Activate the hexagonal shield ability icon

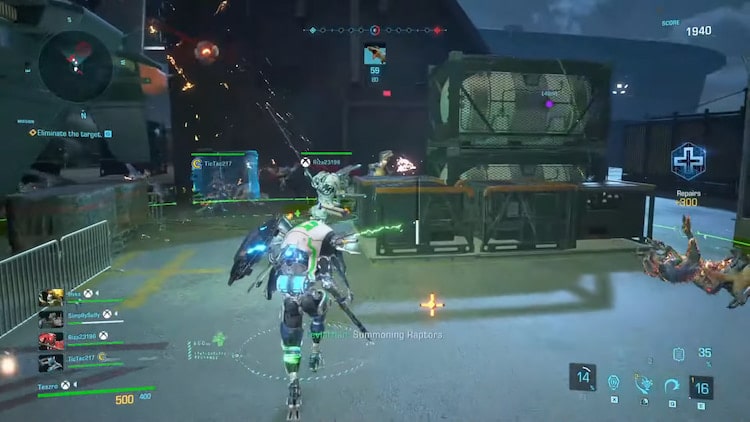coord(613,383)
